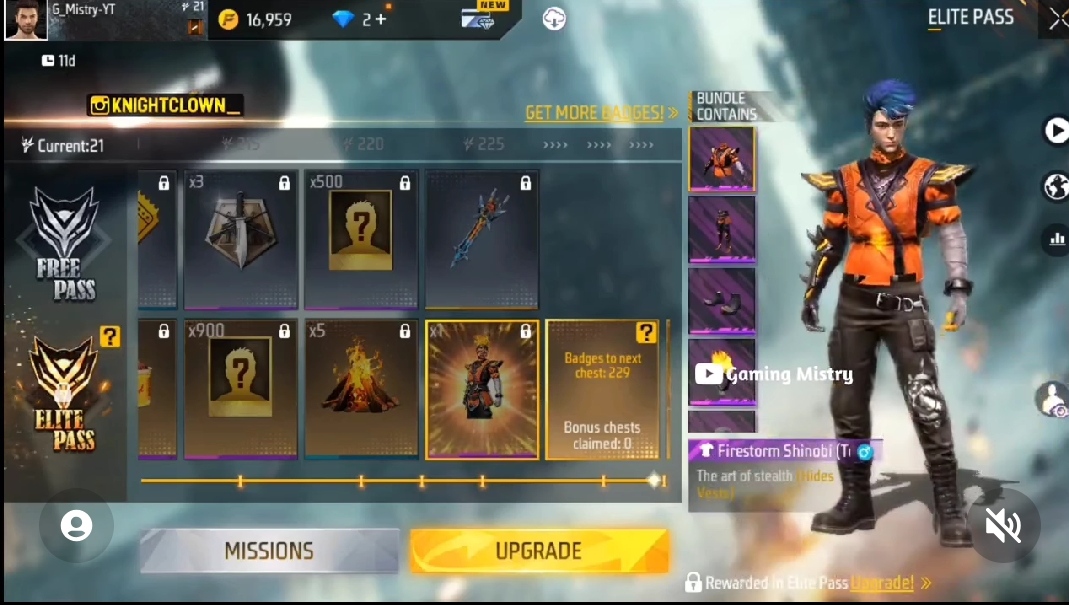
Task: View the orange jacket bundle piece
Action: point(721,158)
